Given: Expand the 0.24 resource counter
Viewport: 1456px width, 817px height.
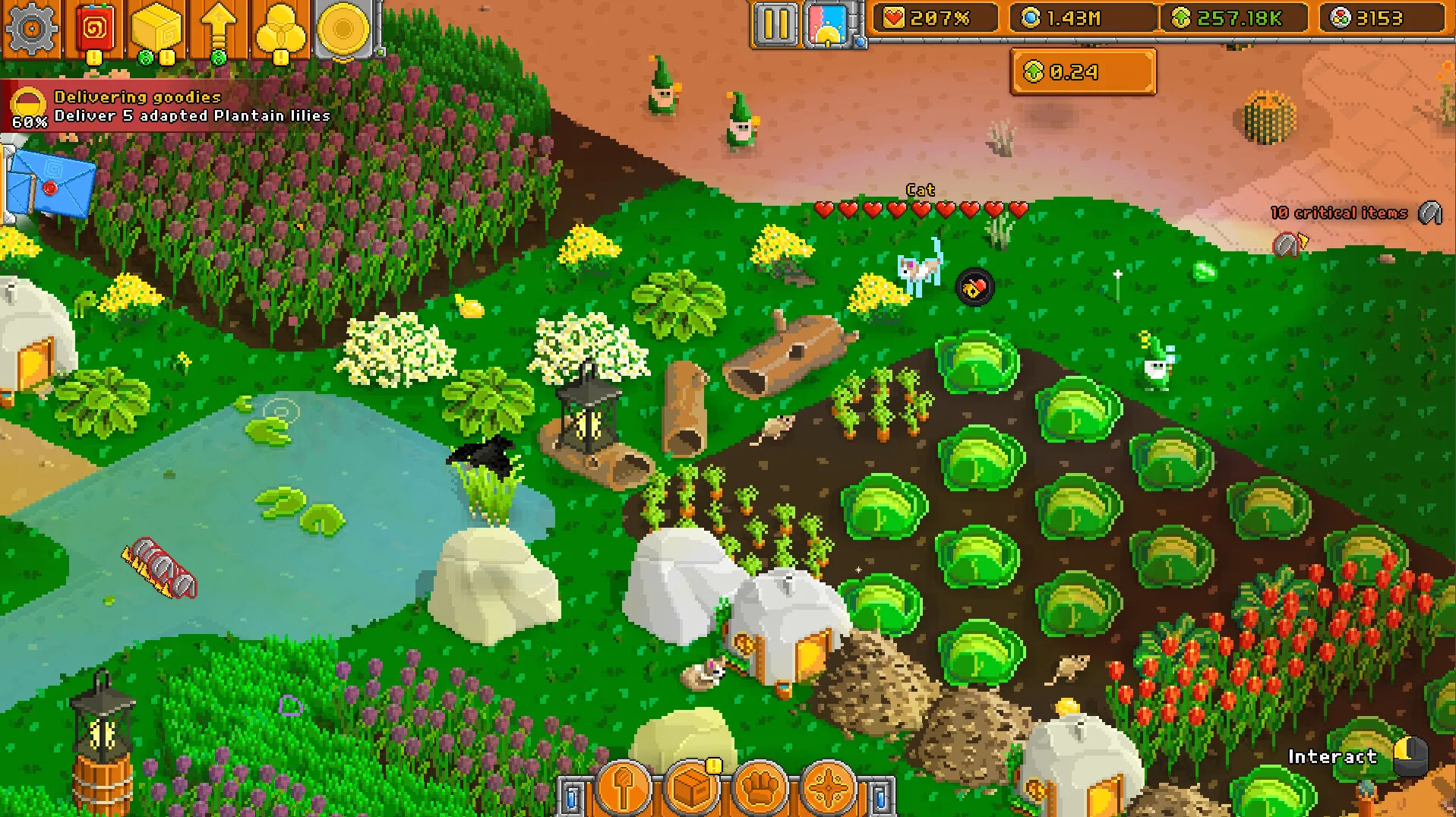Looking at the screenshot, I should [1082, 72].
